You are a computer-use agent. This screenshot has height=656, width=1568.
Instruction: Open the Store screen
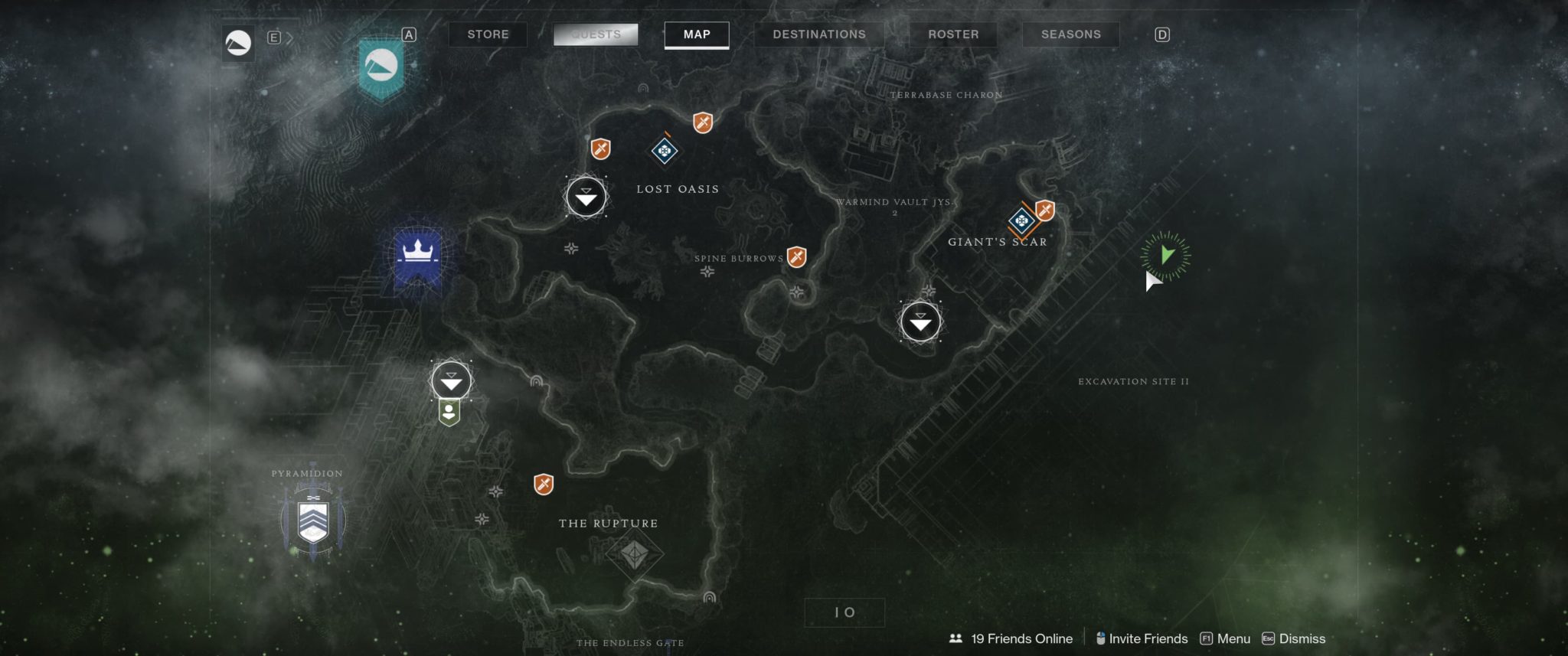click(x=488, y=34)
